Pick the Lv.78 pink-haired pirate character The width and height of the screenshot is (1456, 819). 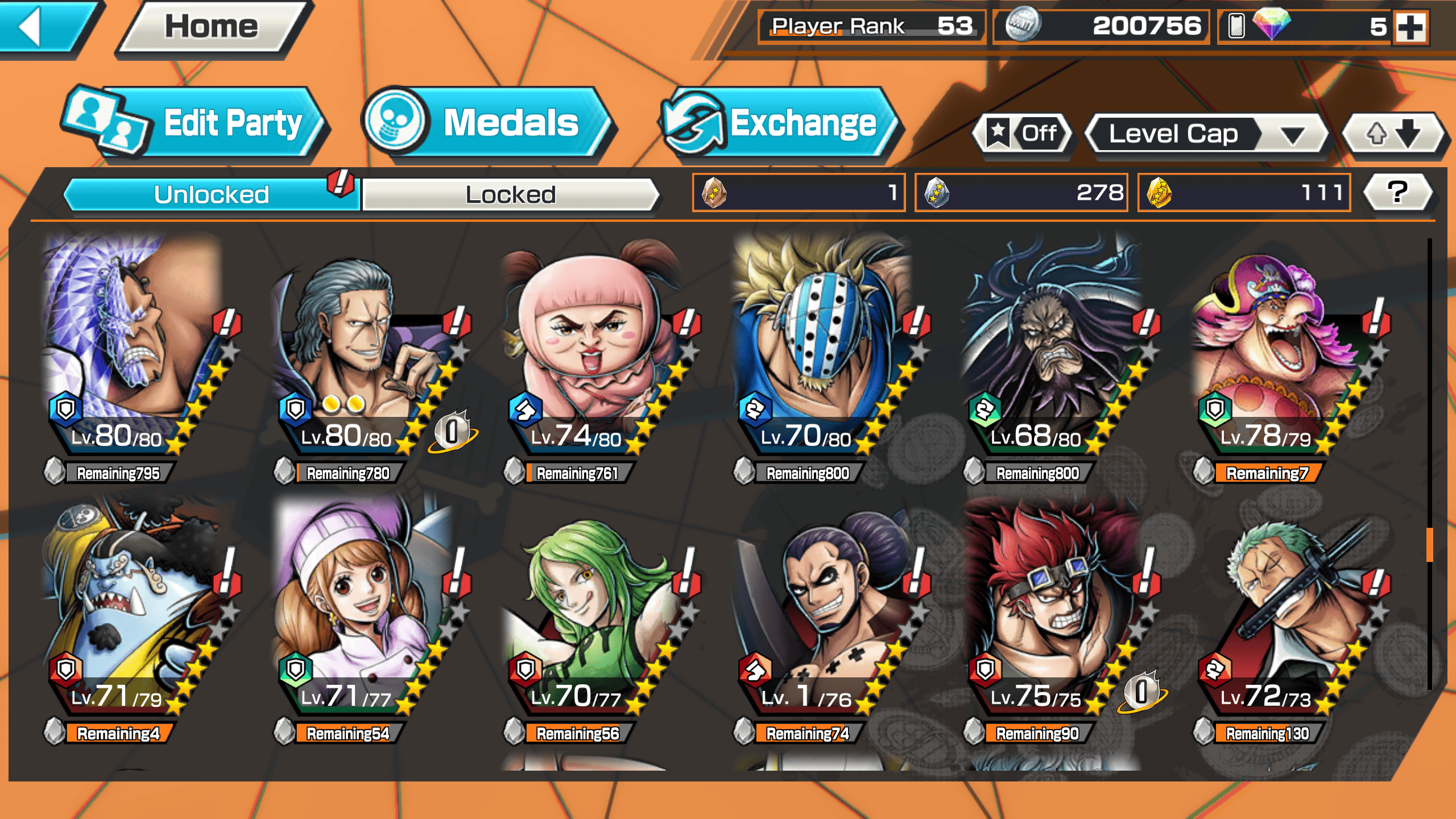[1280, 353]
